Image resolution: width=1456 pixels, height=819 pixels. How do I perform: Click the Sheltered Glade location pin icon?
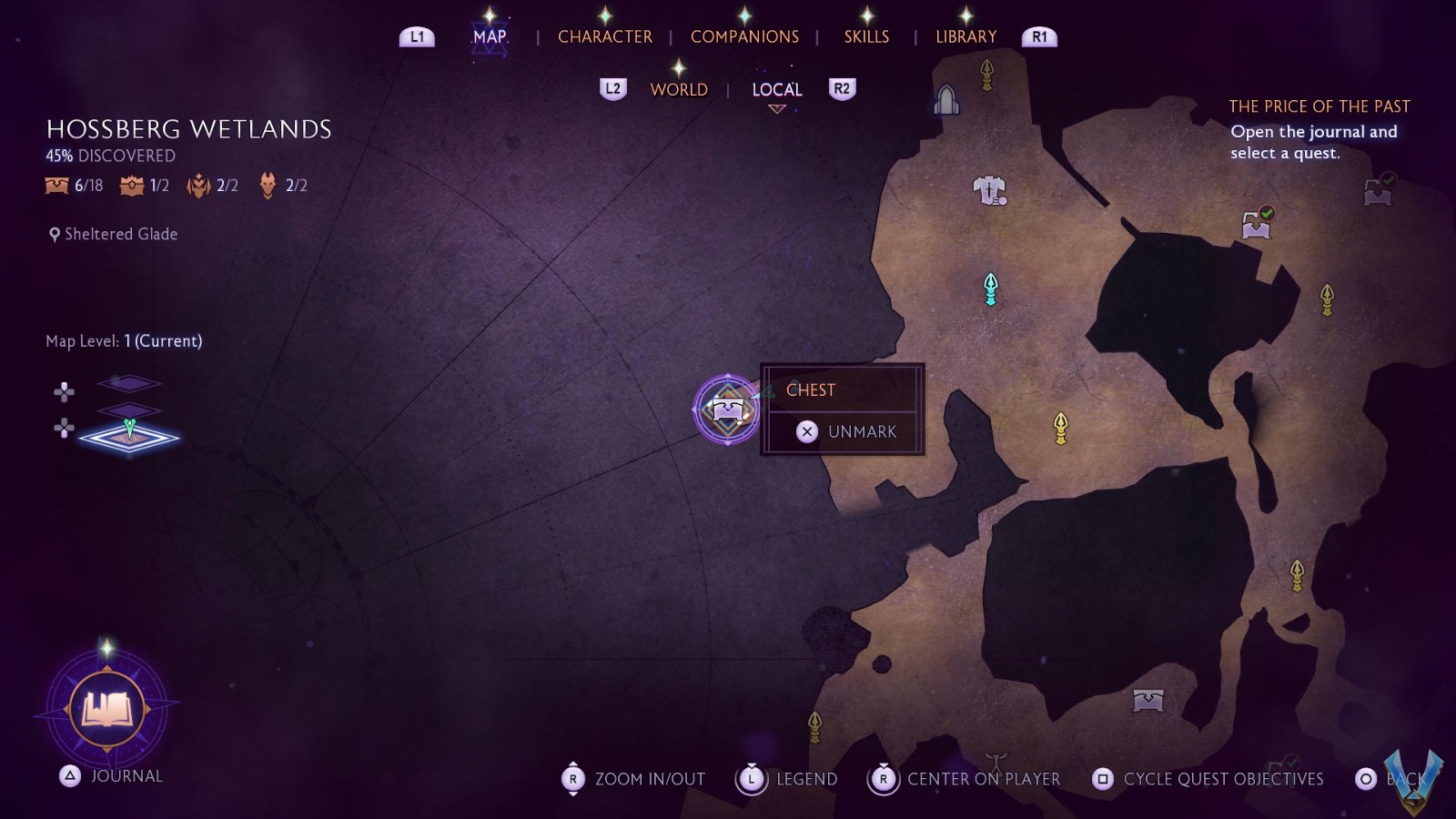coord(53,234)
